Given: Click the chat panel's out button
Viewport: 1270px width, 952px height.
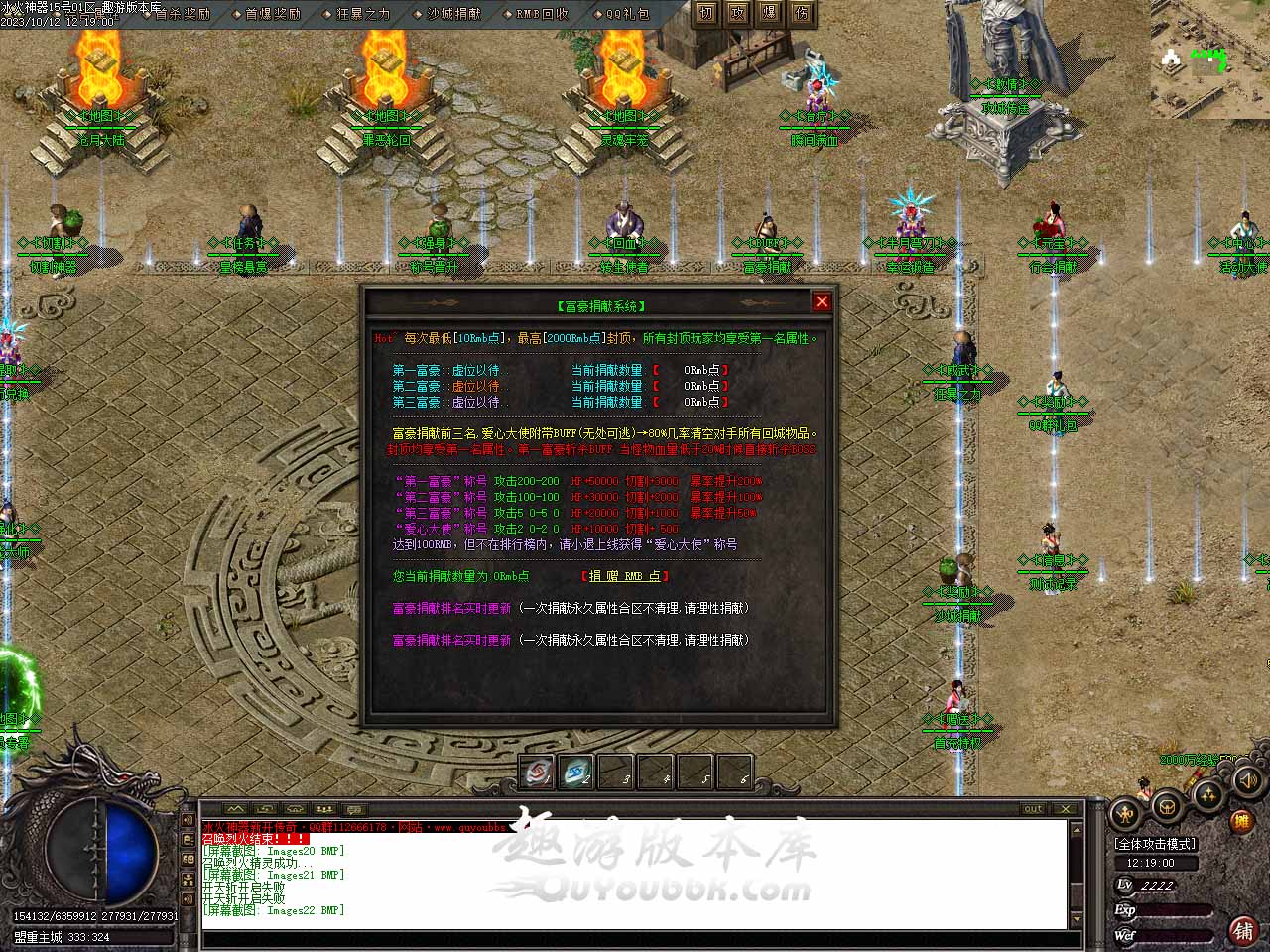Looking at the screenshot, I should (1034, 809).
